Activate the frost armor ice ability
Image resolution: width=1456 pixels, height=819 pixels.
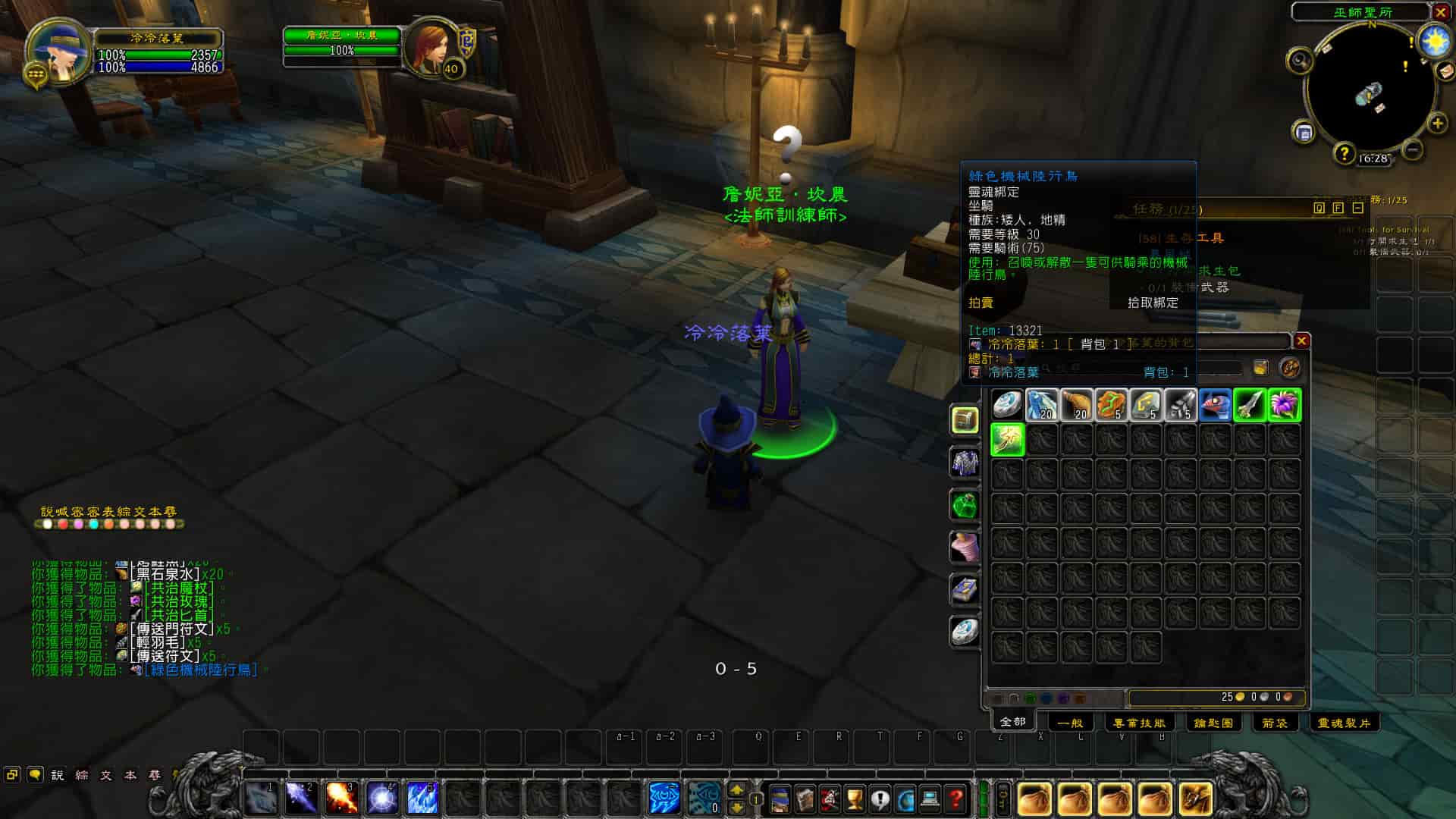point(422,798)
